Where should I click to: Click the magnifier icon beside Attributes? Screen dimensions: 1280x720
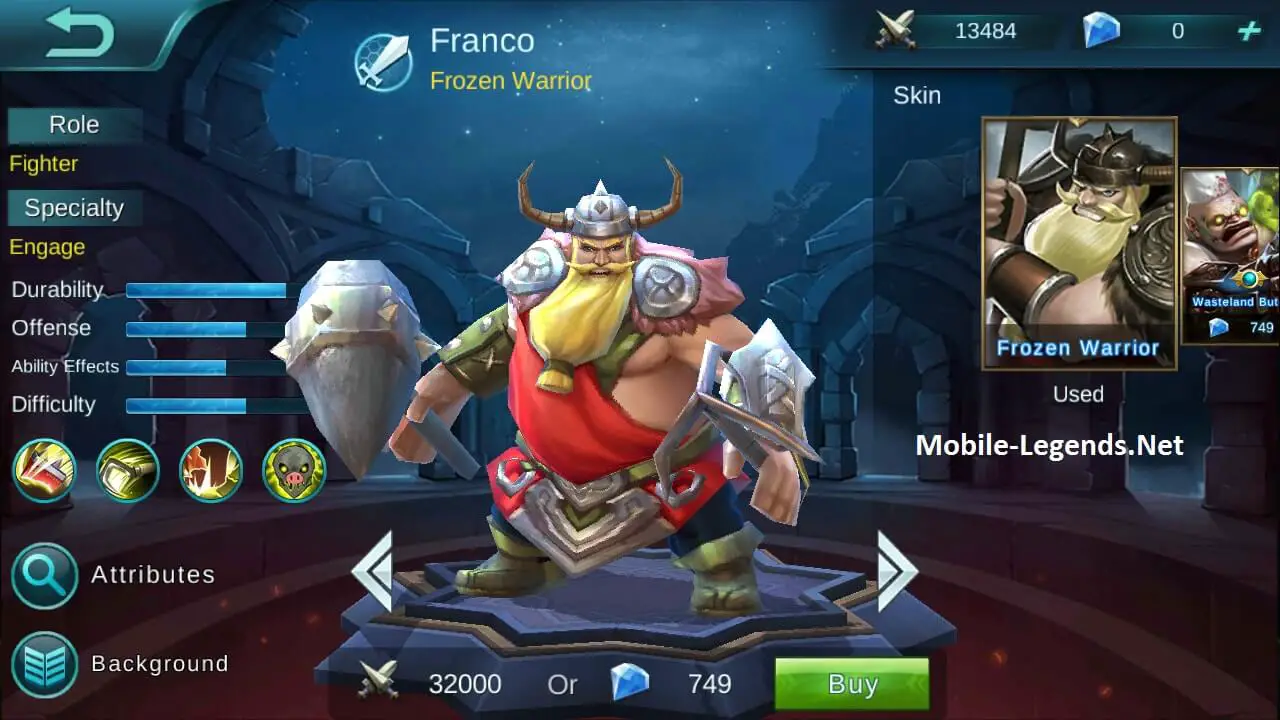(44, 575)
